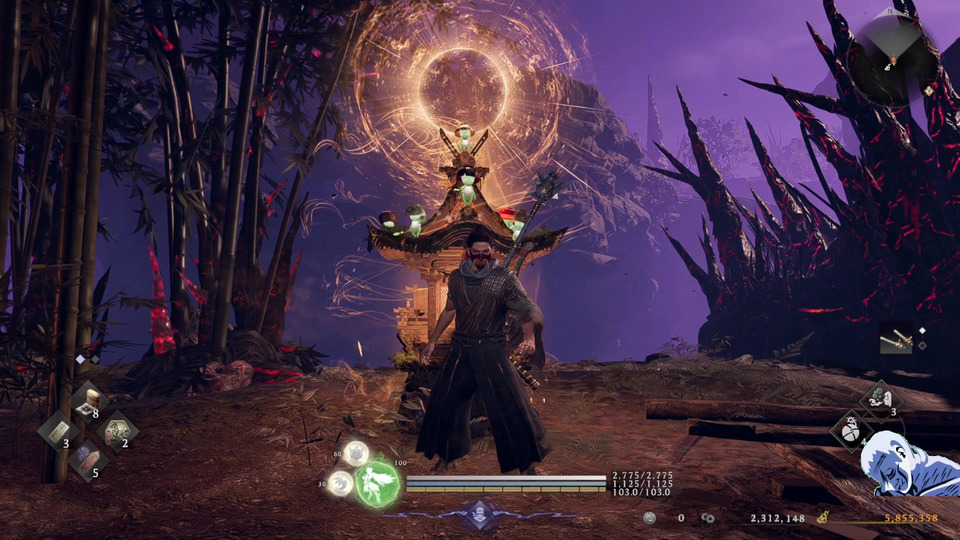Trigger the upper yokai ability costing 60
The height and width of the screenshot is (540, 960).
pyautogui.click(x=356, y=454)
